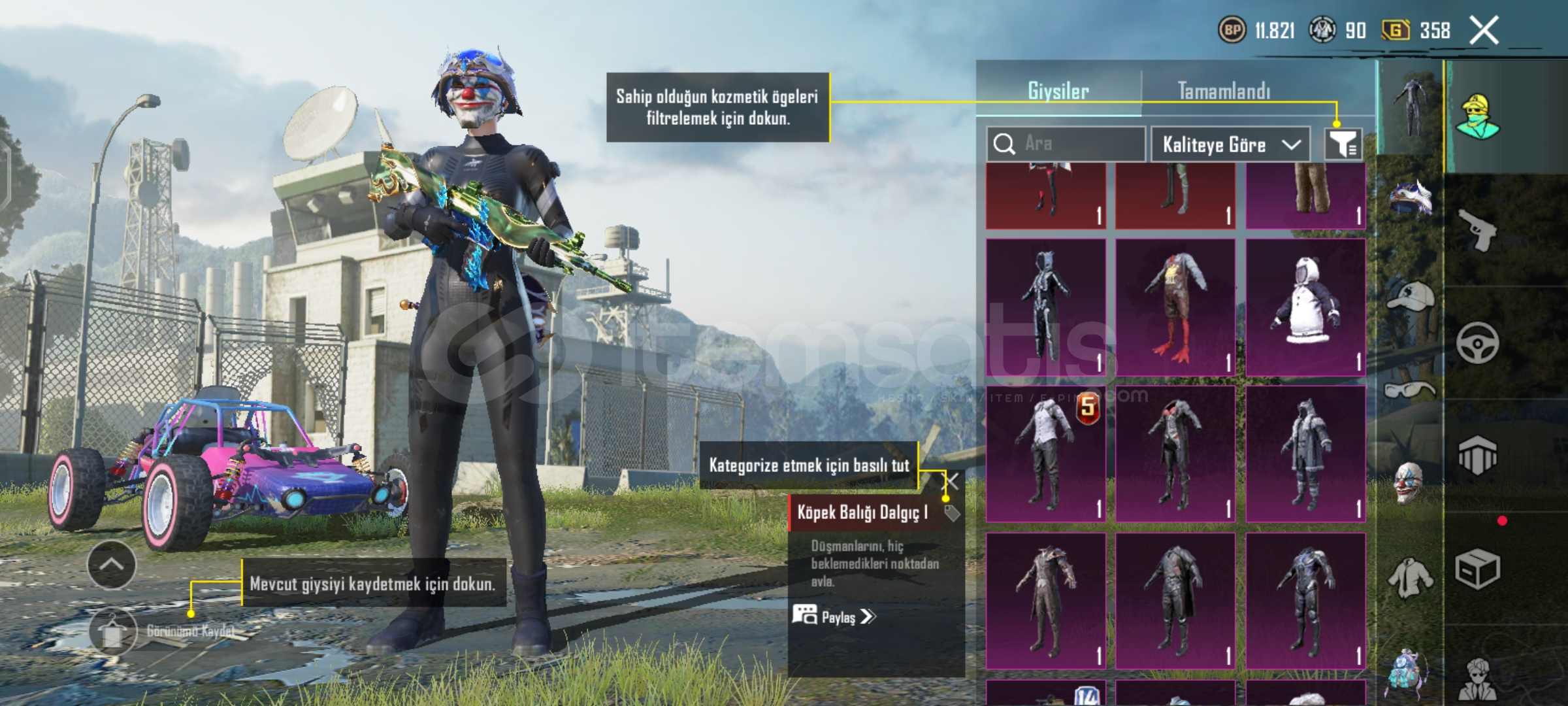The image size is (1568, 706).
Task: Select the clown mask slot
Action: click(x=1409, y=483)
